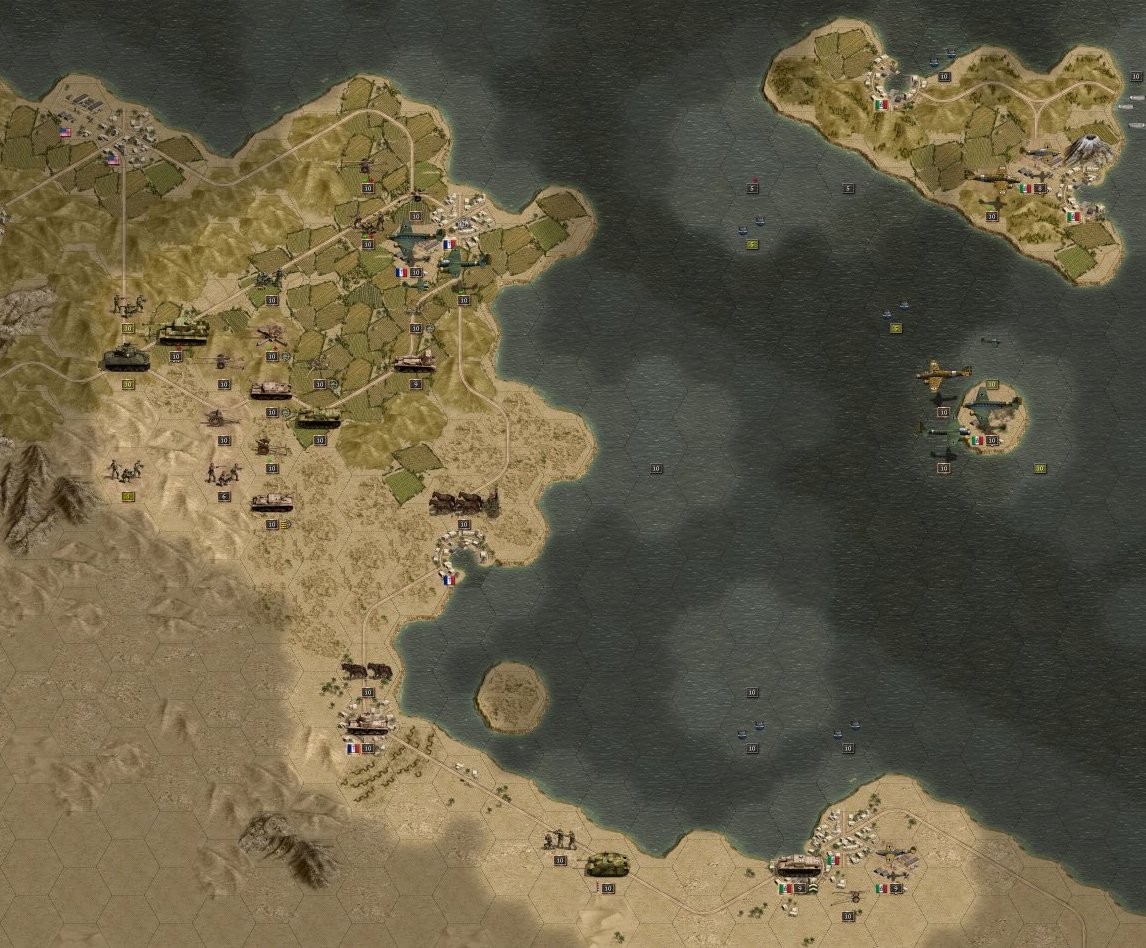
Task: Choose the infantry squad beside the camouflaged tank
Action: (x=560, y=840)
